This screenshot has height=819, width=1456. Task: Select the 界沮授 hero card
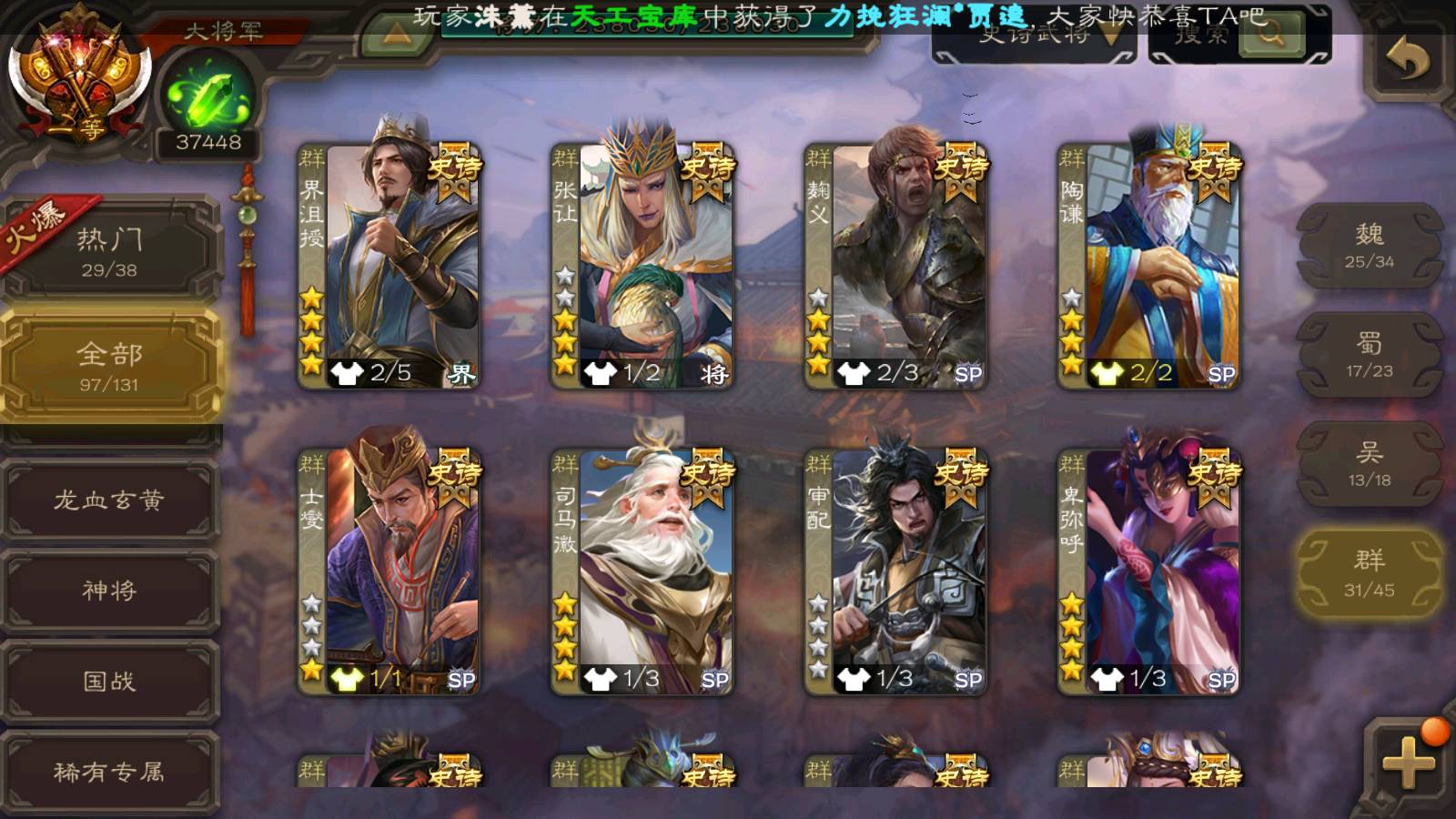389,266
